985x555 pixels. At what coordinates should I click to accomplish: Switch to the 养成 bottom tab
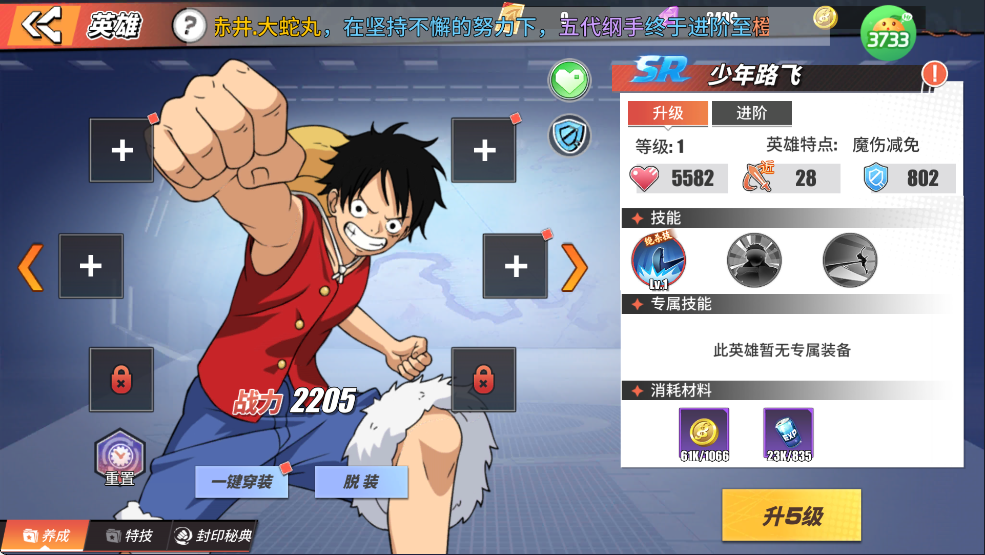(47, 536)
